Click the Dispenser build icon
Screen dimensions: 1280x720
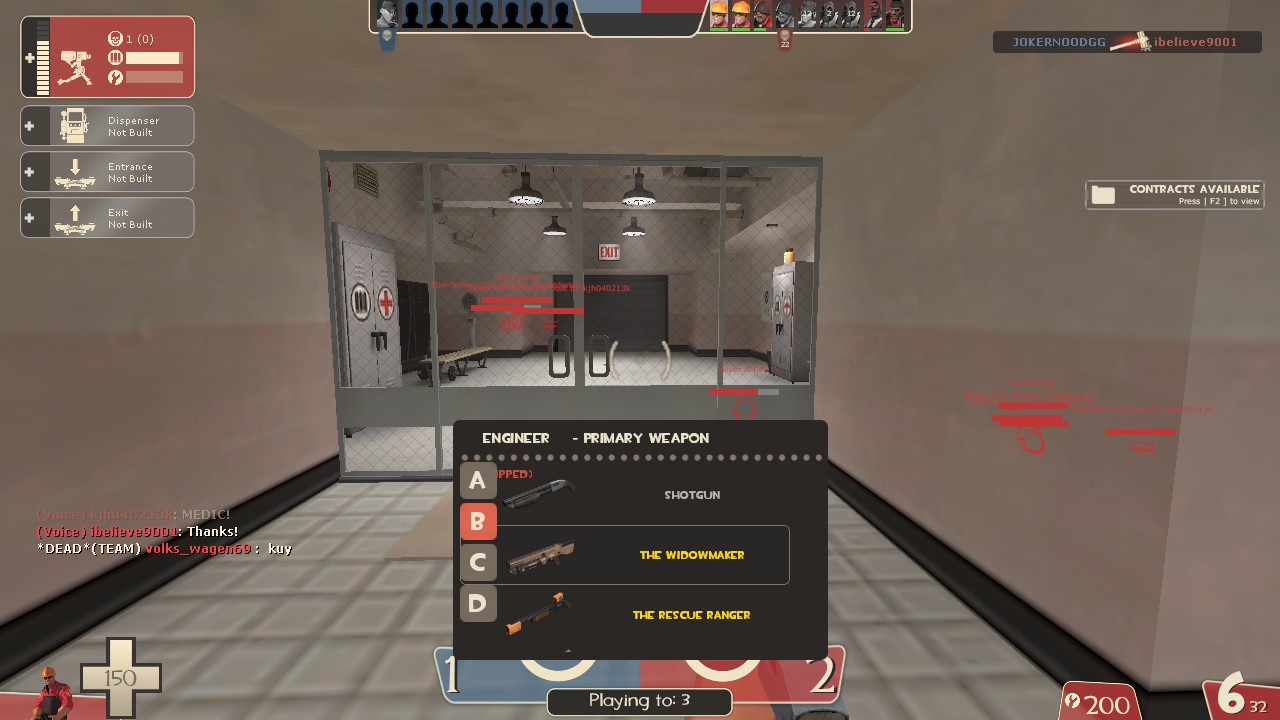[72, 123]
